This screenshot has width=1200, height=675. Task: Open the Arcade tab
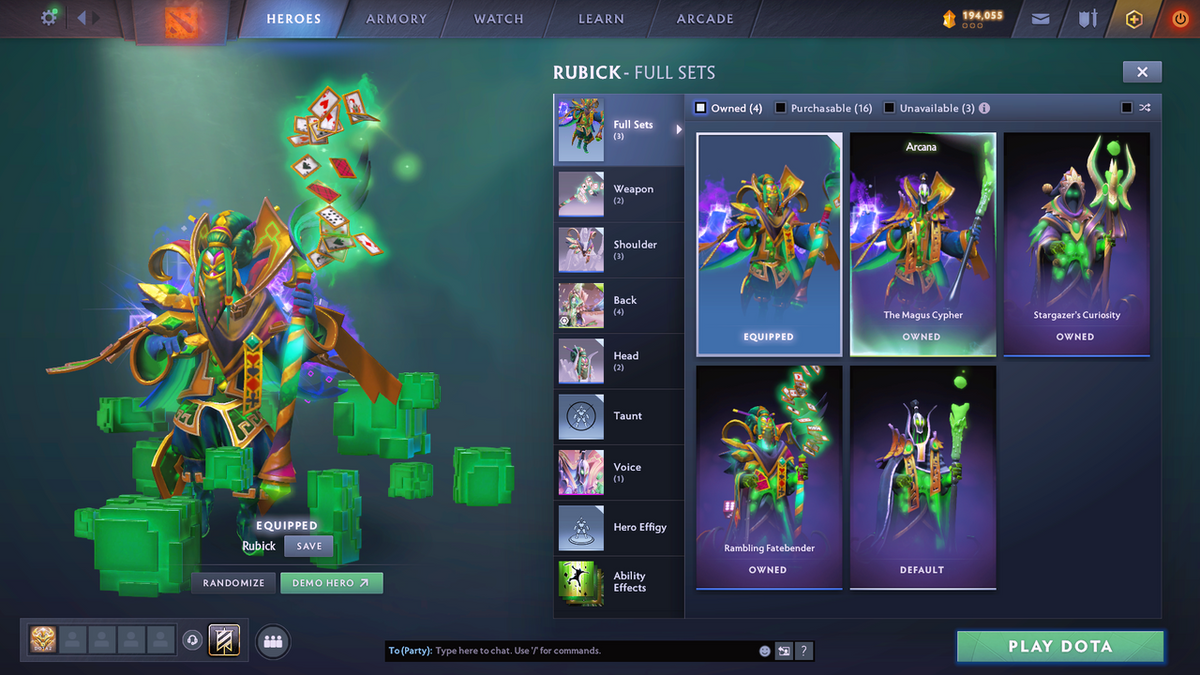coord(705,19)
